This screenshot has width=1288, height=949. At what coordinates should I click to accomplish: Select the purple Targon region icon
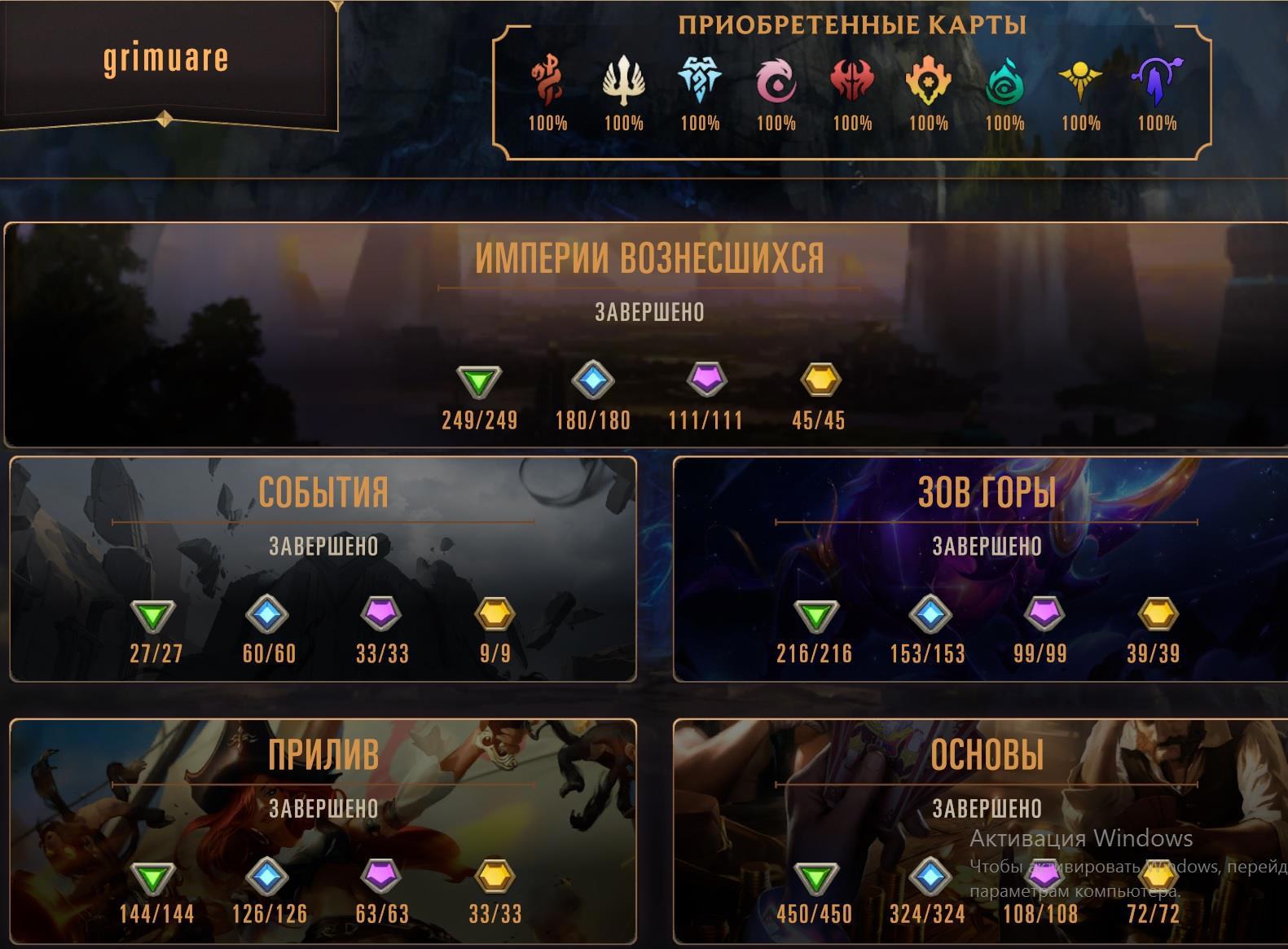pos(1157,81)
